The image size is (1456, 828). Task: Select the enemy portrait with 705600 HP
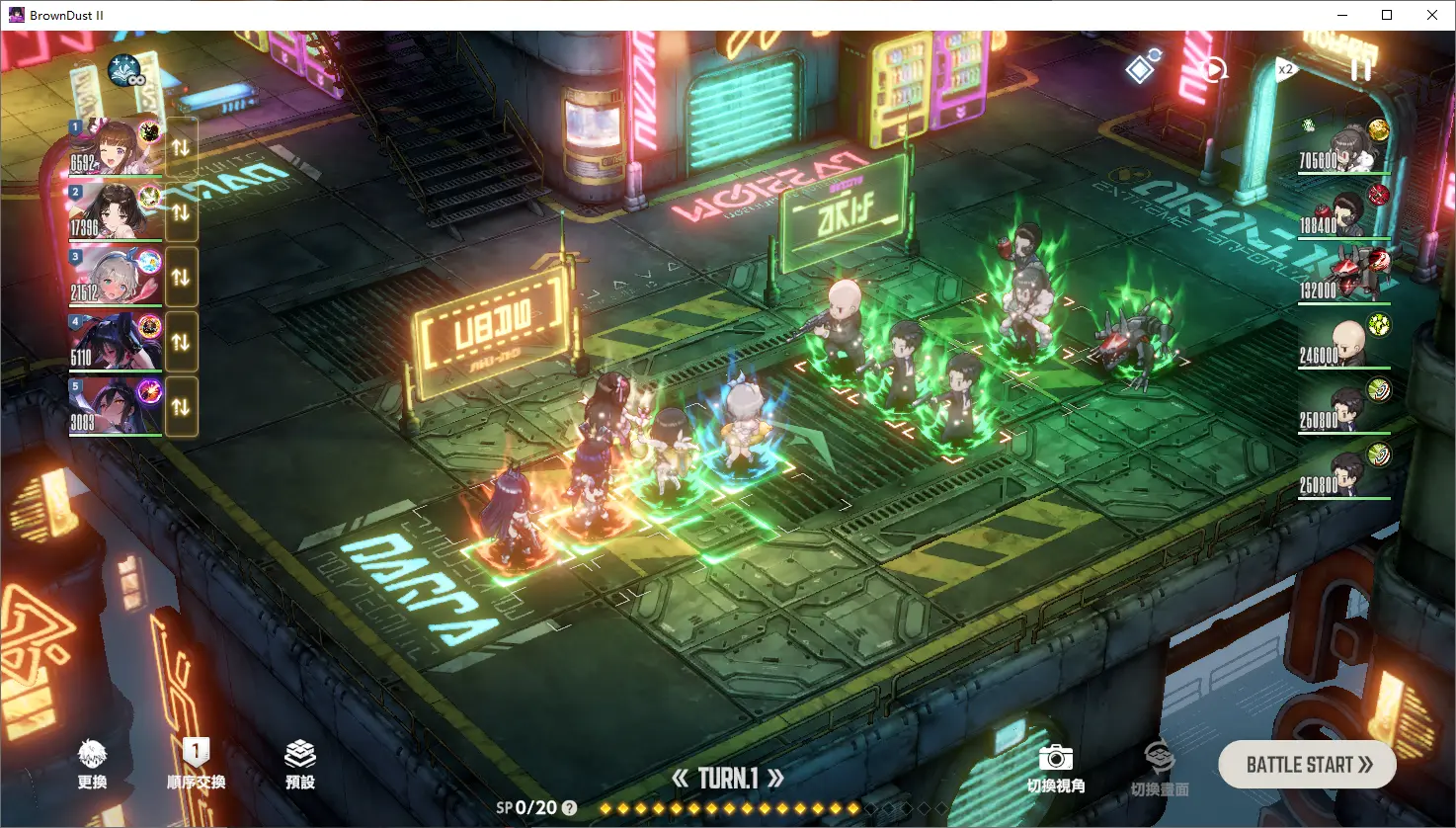pos(1344,148)
